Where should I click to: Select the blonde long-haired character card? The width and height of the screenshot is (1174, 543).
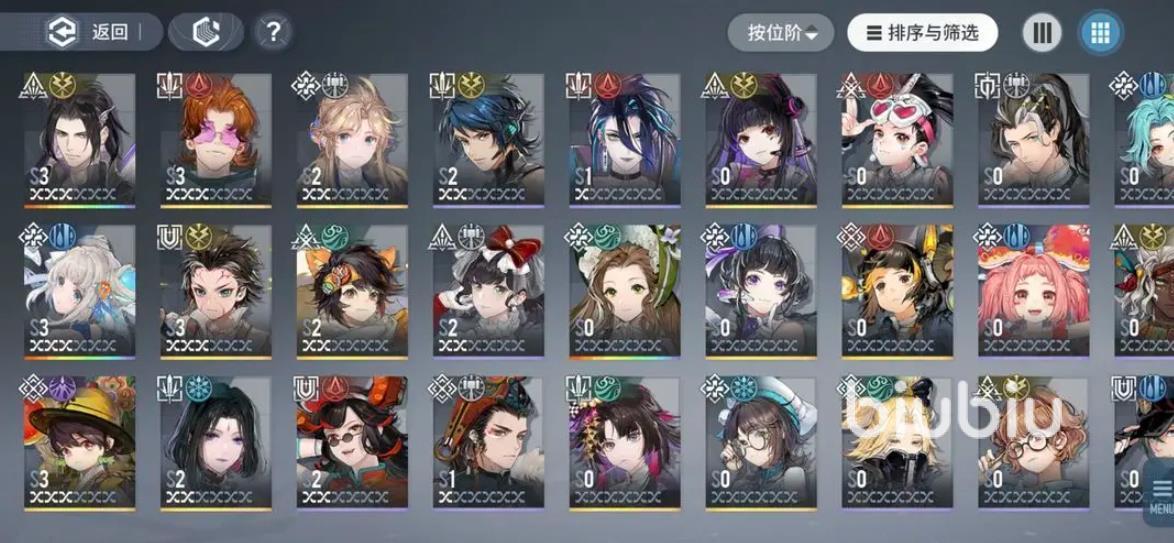[x=352, y=139]
